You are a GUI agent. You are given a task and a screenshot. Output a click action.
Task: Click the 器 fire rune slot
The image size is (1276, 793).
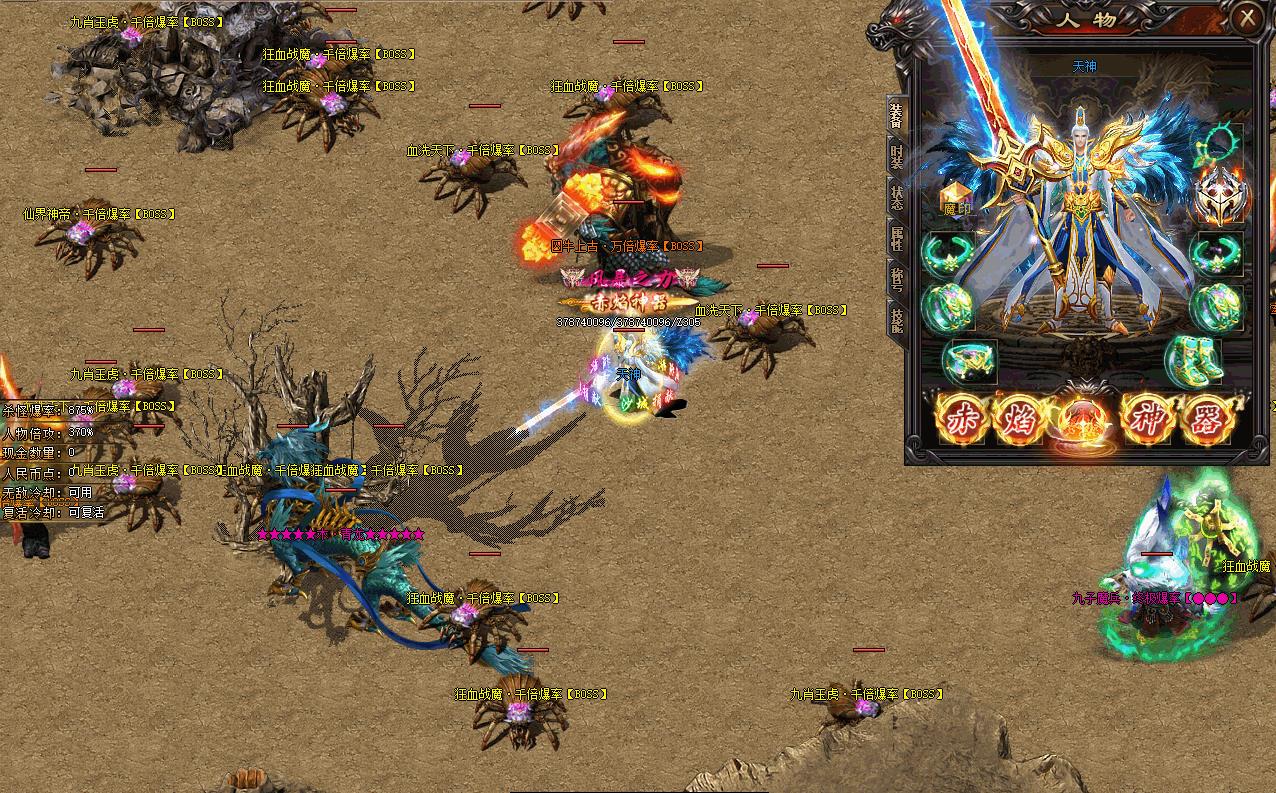click(x=1206, y=418)
